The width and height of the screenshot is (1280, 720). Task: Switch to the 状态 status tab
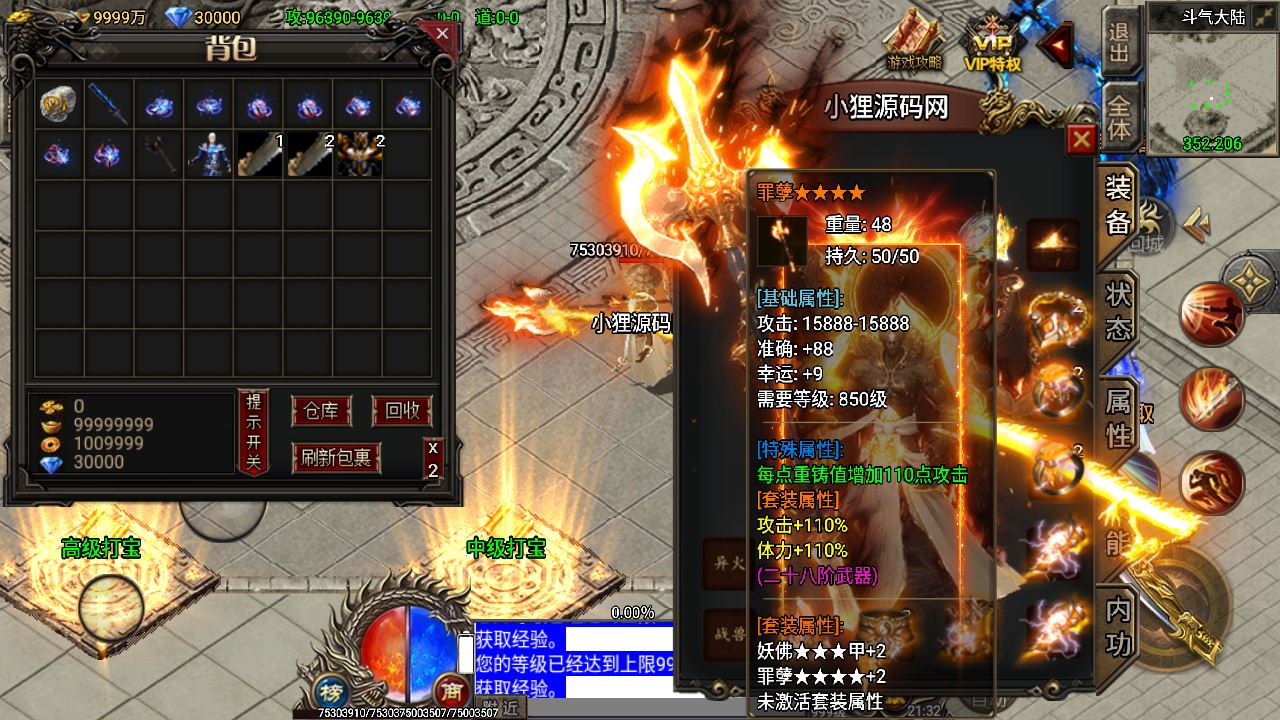[x=1118, y=310]
